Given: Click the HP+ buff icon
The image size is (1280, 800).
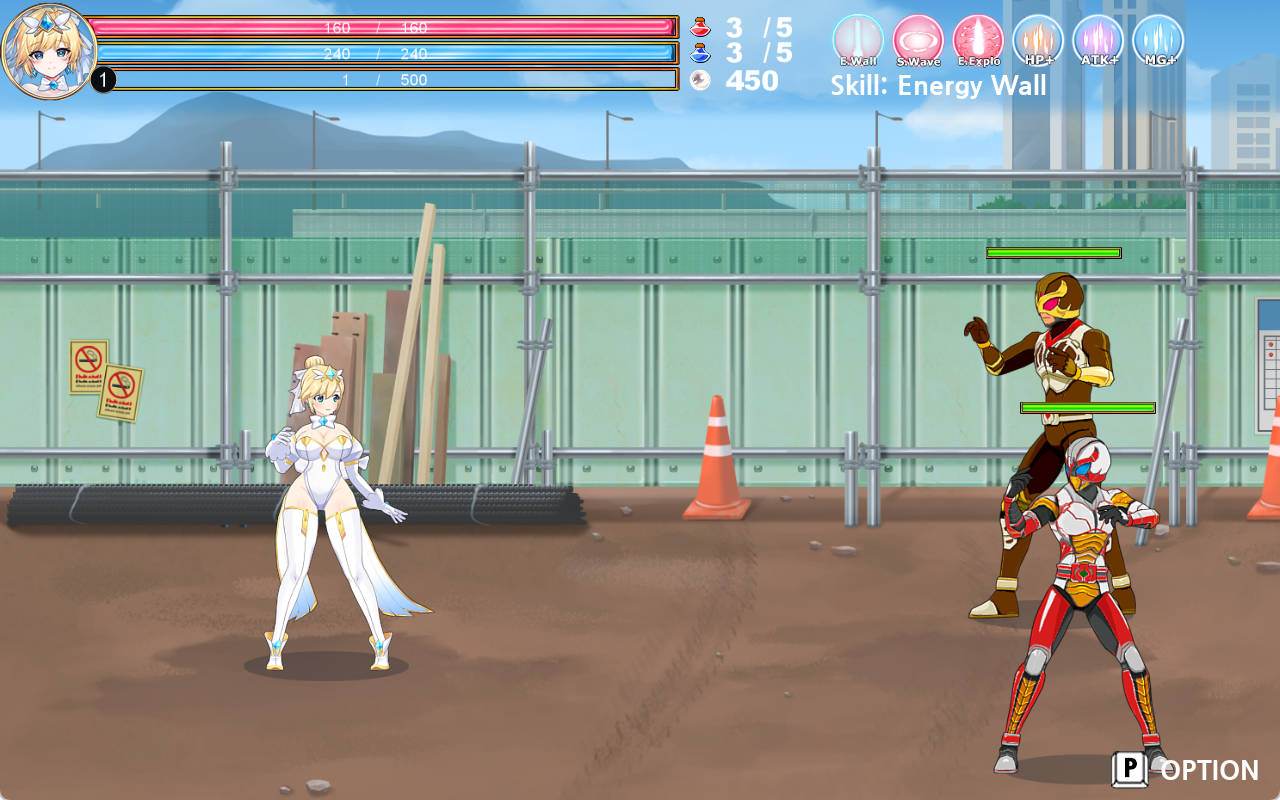Looking at the screenshot, I should pos(1038,40).
